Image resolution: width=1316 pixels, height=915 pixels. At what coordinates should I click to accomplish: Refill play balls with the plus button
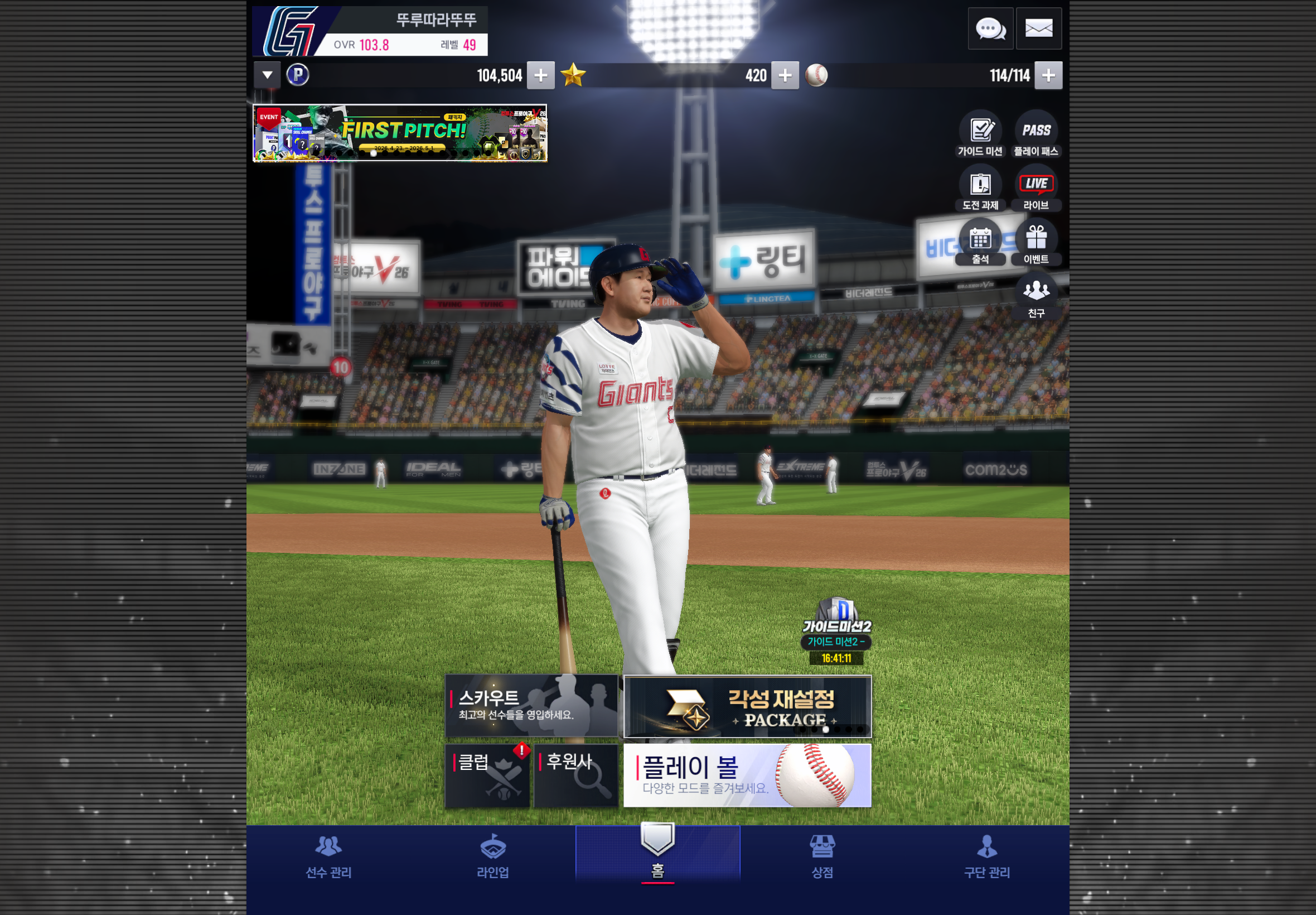[x=1048, y=76]
